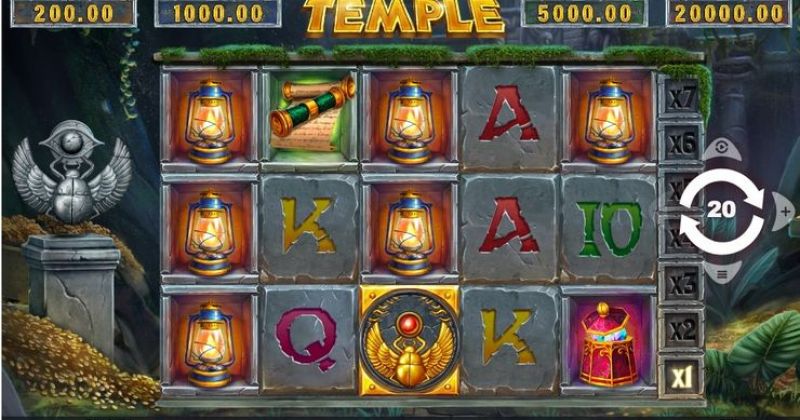Spin the reels with the circular arrows button
This screenshot has width=800, height=420.
[720, 210]
